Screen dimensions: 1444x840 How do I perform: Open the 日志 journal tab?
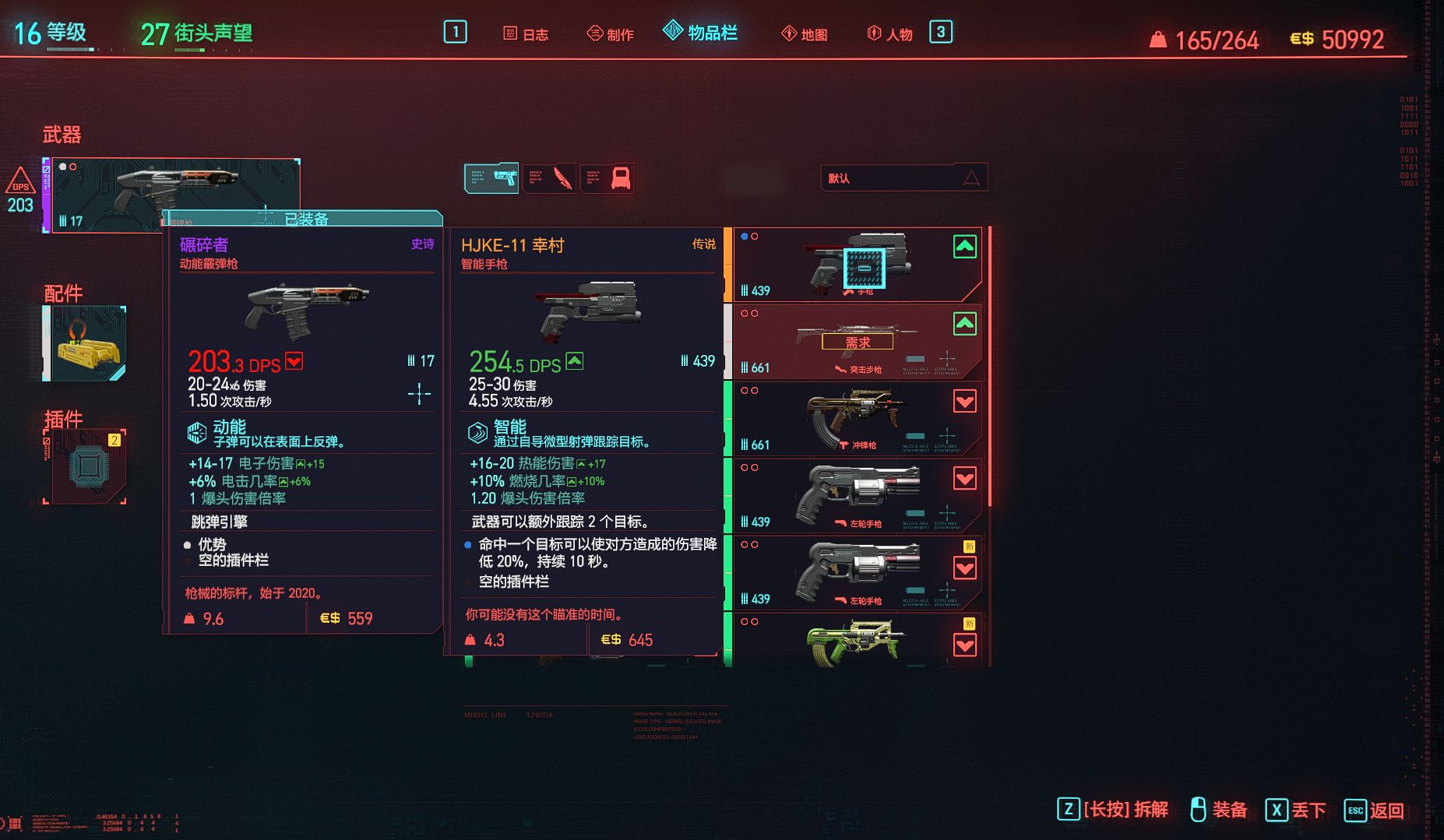pos(527,34)
